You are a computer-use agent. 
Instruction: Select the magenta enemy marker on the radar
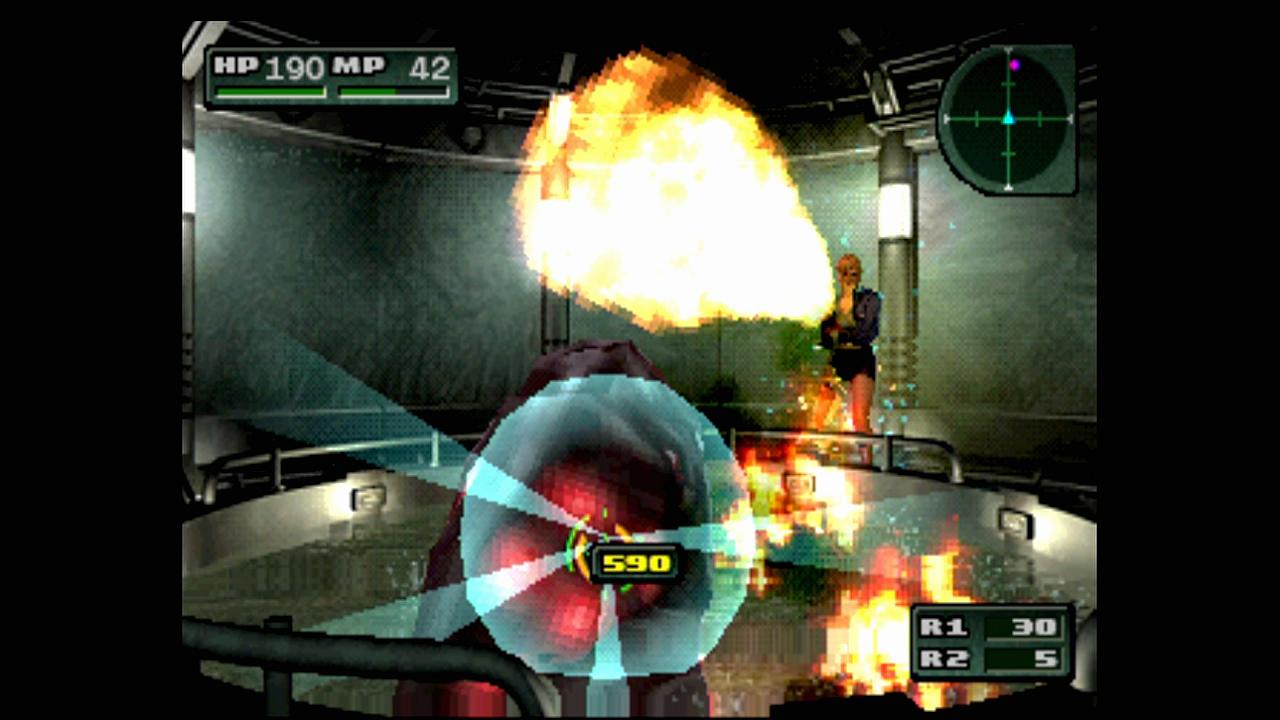click(1014, 65)
